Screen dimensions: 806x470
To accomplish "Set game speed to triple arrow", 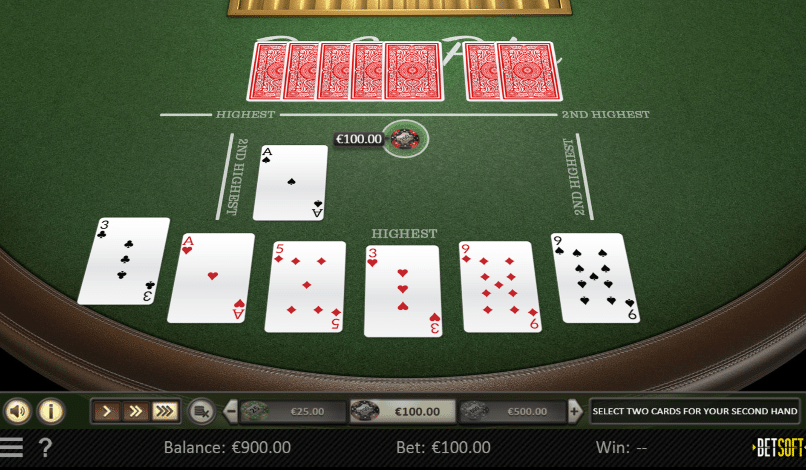I will pos(165,411).
